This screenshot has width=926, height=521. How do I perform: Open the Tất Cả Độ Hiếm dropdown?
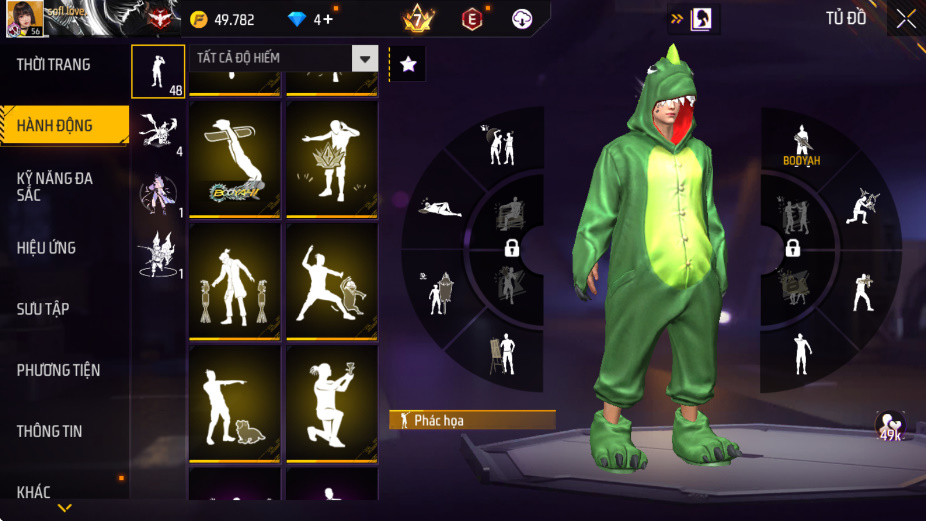coord(284,58)
